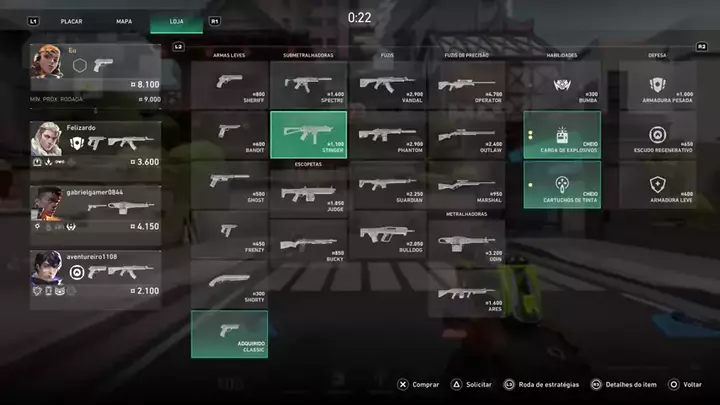Choose the Ghost pistol
Screen dimensions: 720x405
[229, 184]
